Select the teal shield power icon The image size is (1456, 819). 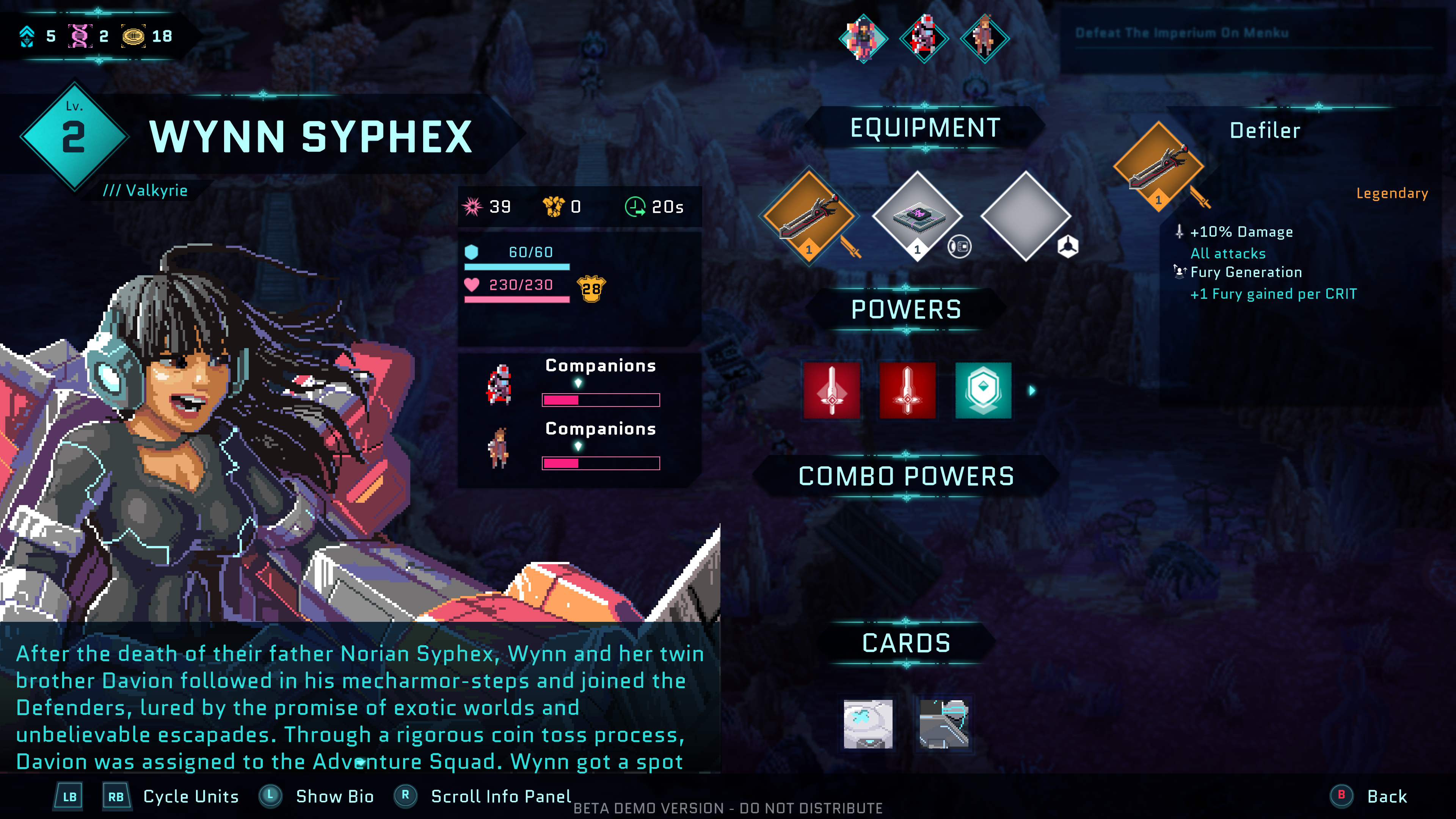pyautogui.click(x=983, y=391)
